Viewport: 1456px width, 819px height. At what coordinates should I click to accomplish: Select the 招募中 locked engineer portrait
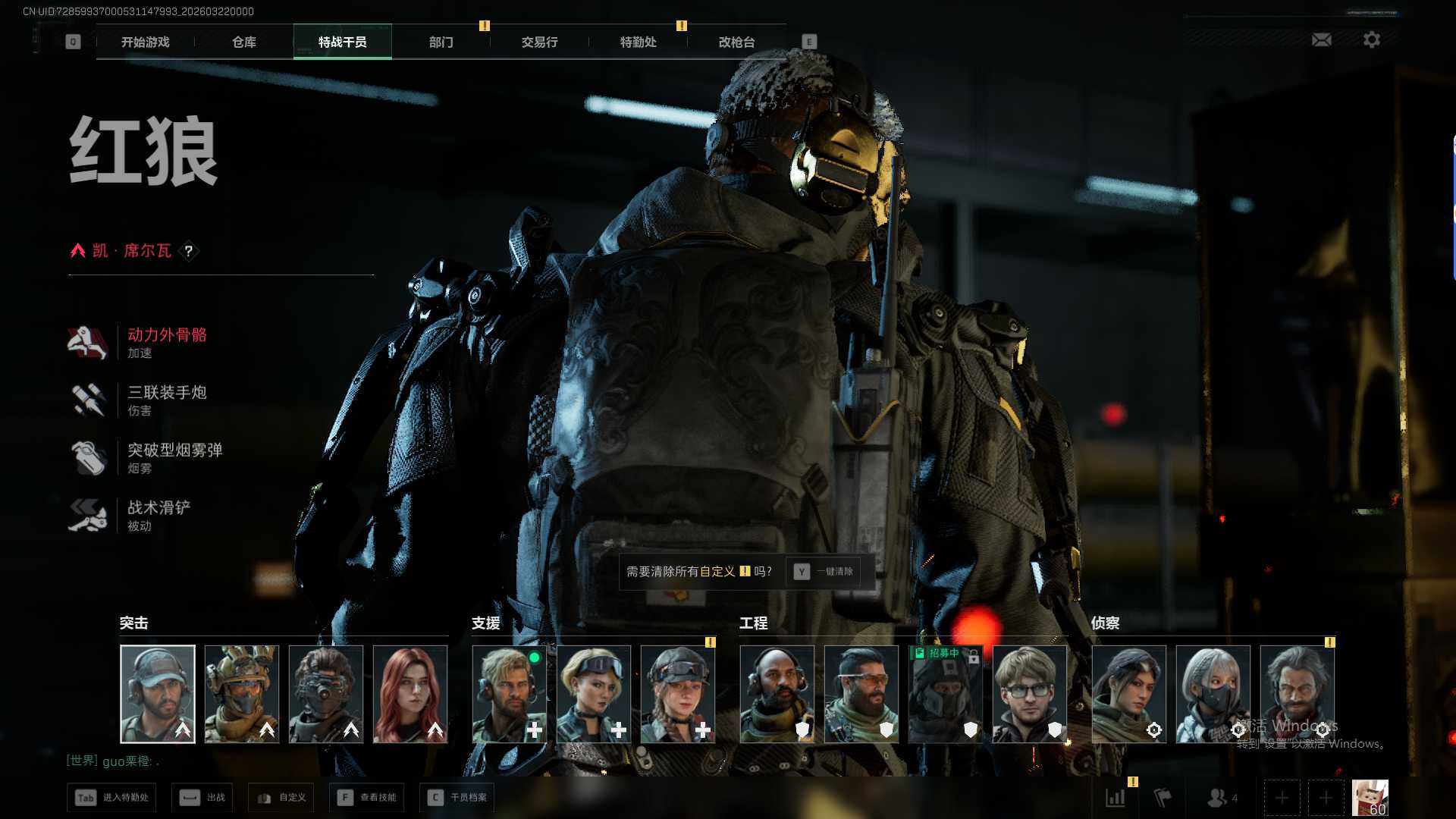(x=946, y=694)
